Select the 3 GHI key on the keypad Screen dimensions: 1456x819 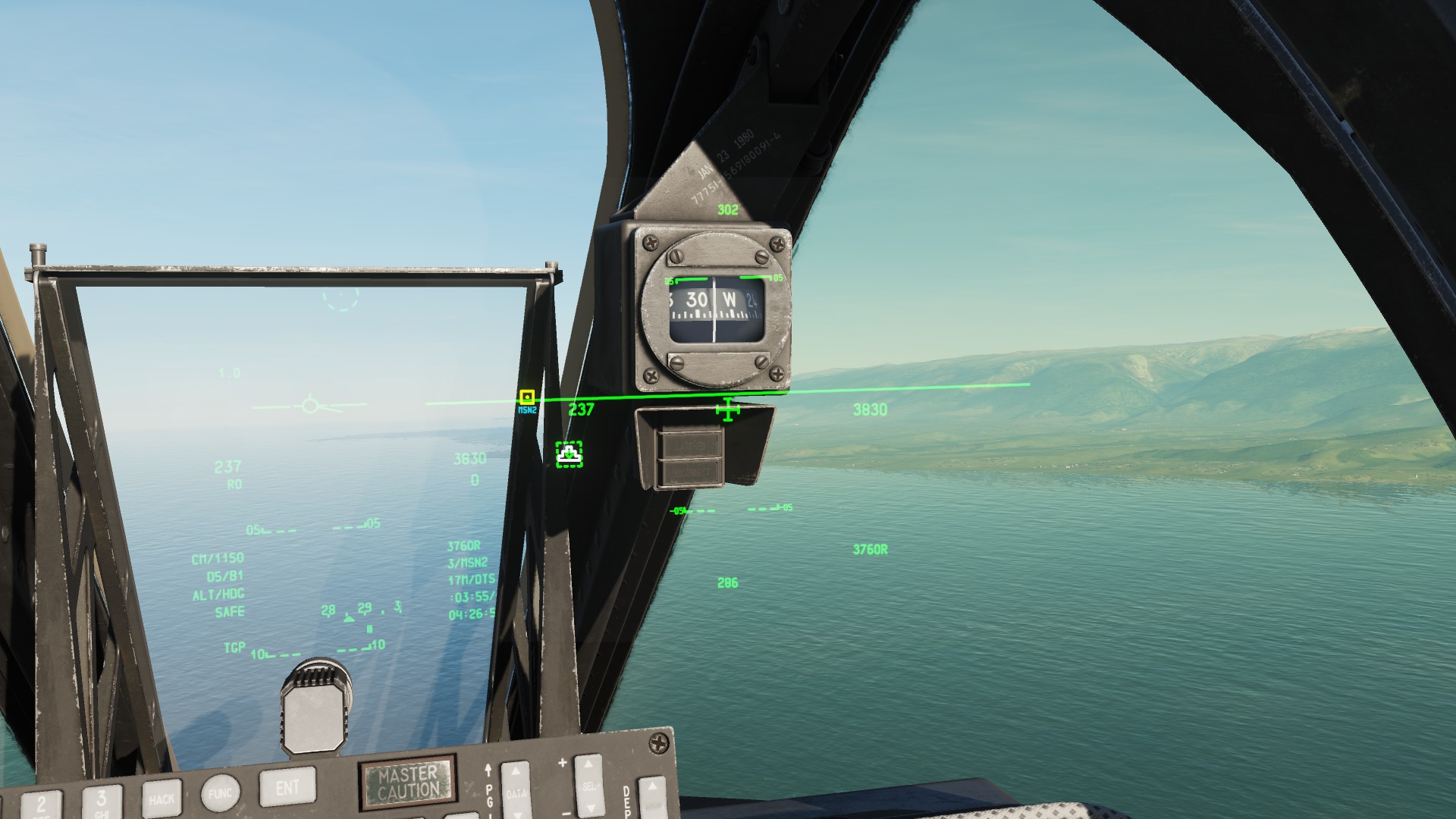[102, 800]
